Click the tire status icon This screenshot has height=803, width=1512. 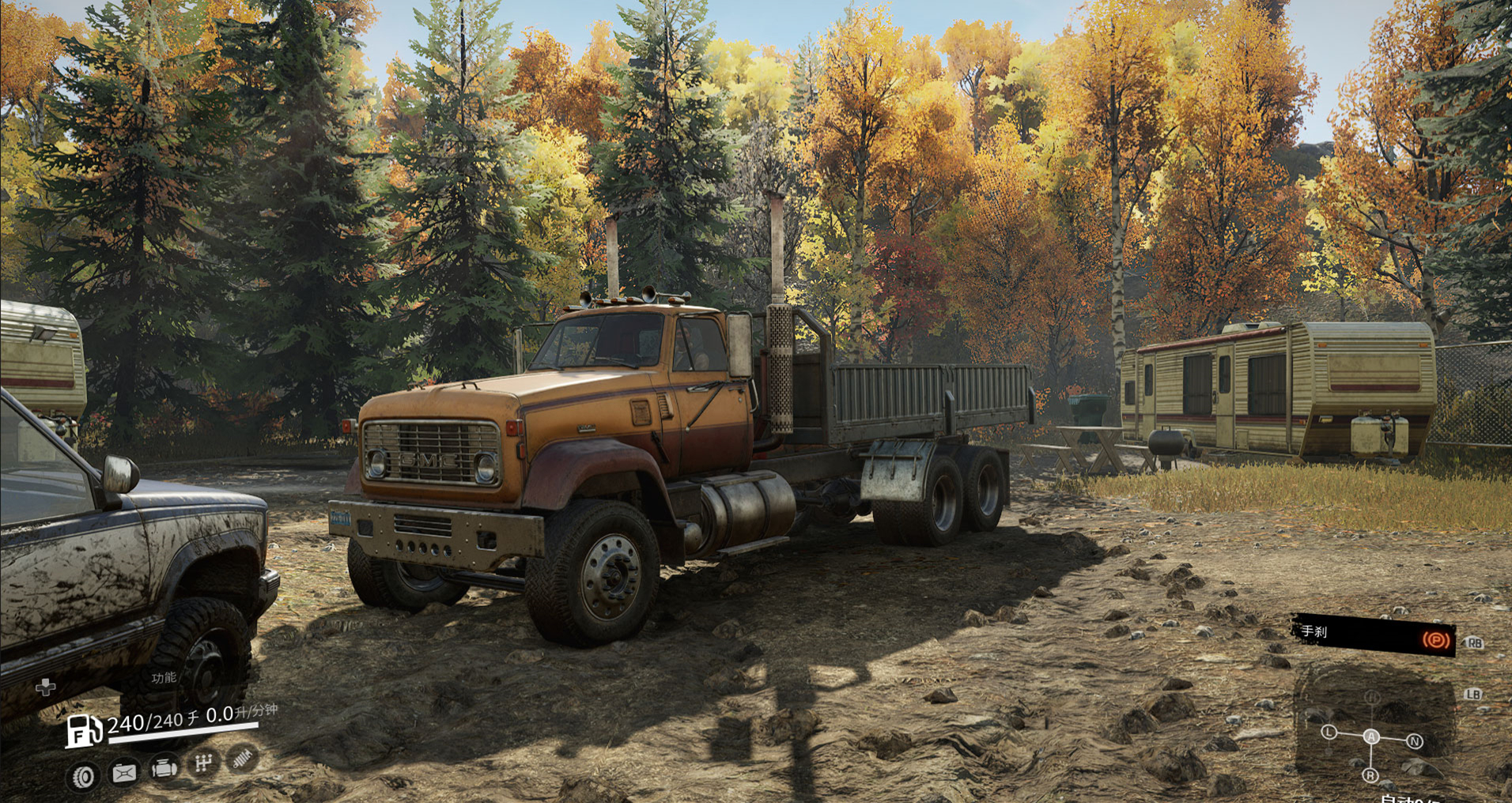(83, 776)
